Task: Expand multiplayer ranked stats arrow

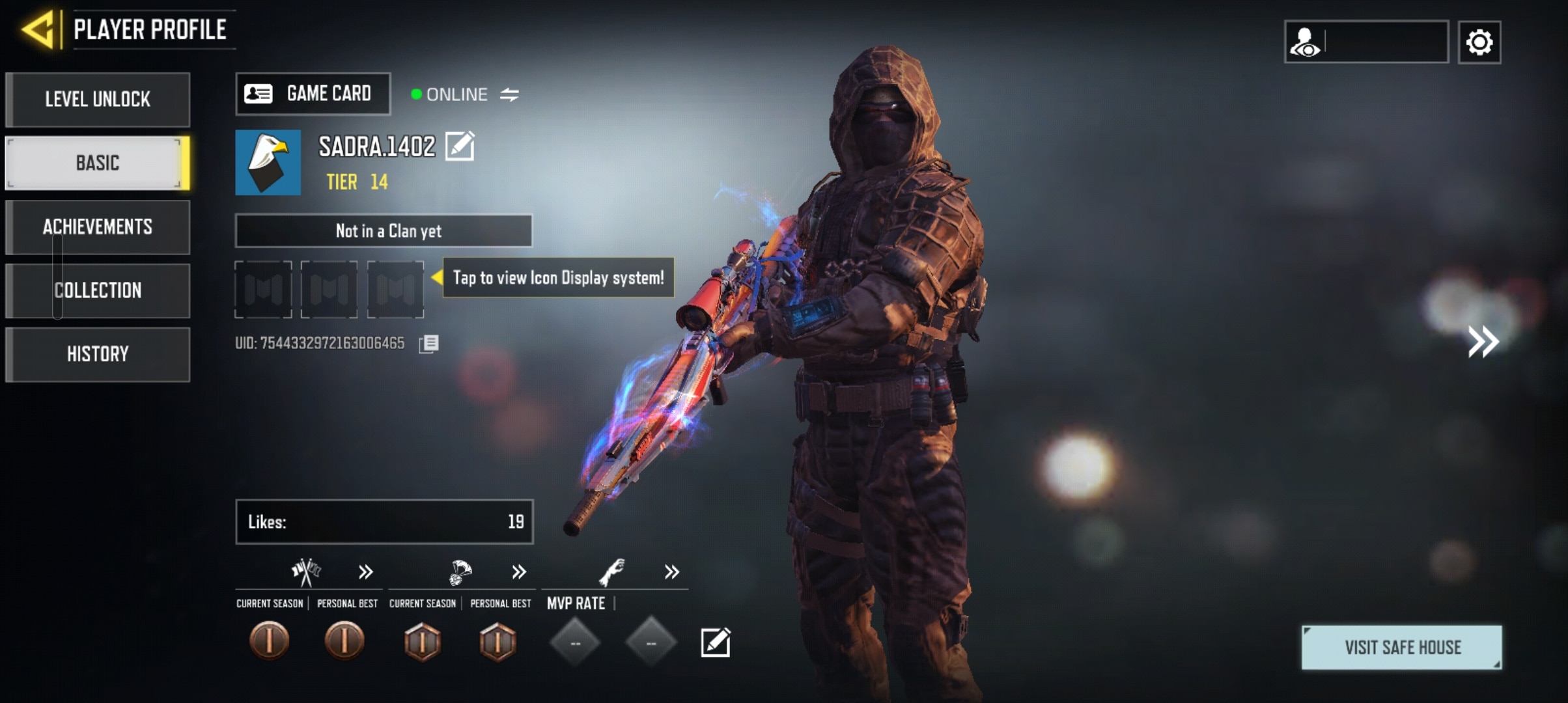Action: tap(366, 572)
